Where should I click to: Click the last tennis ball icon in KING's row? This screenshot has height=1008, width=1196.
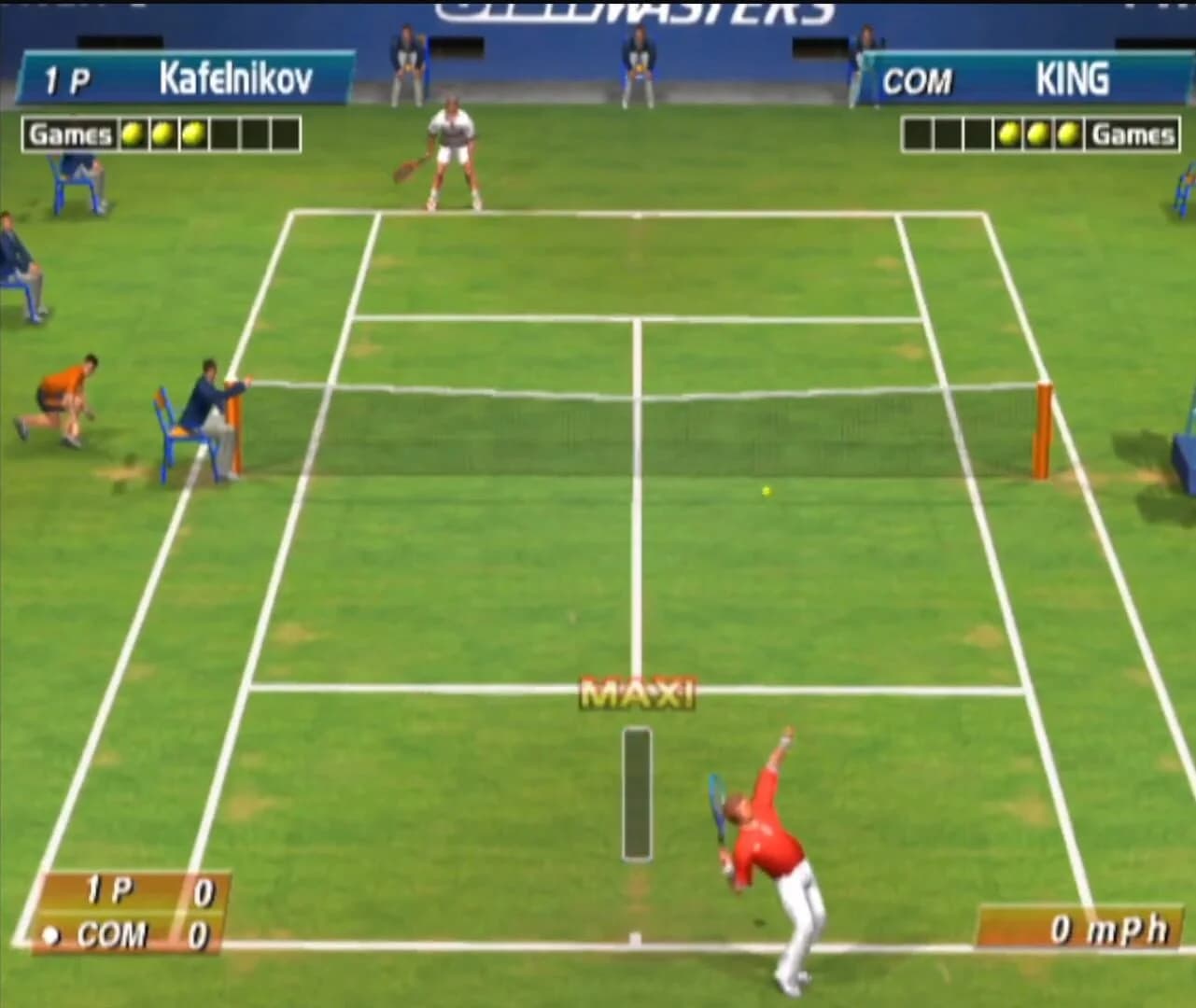[x=1067, y=133]
